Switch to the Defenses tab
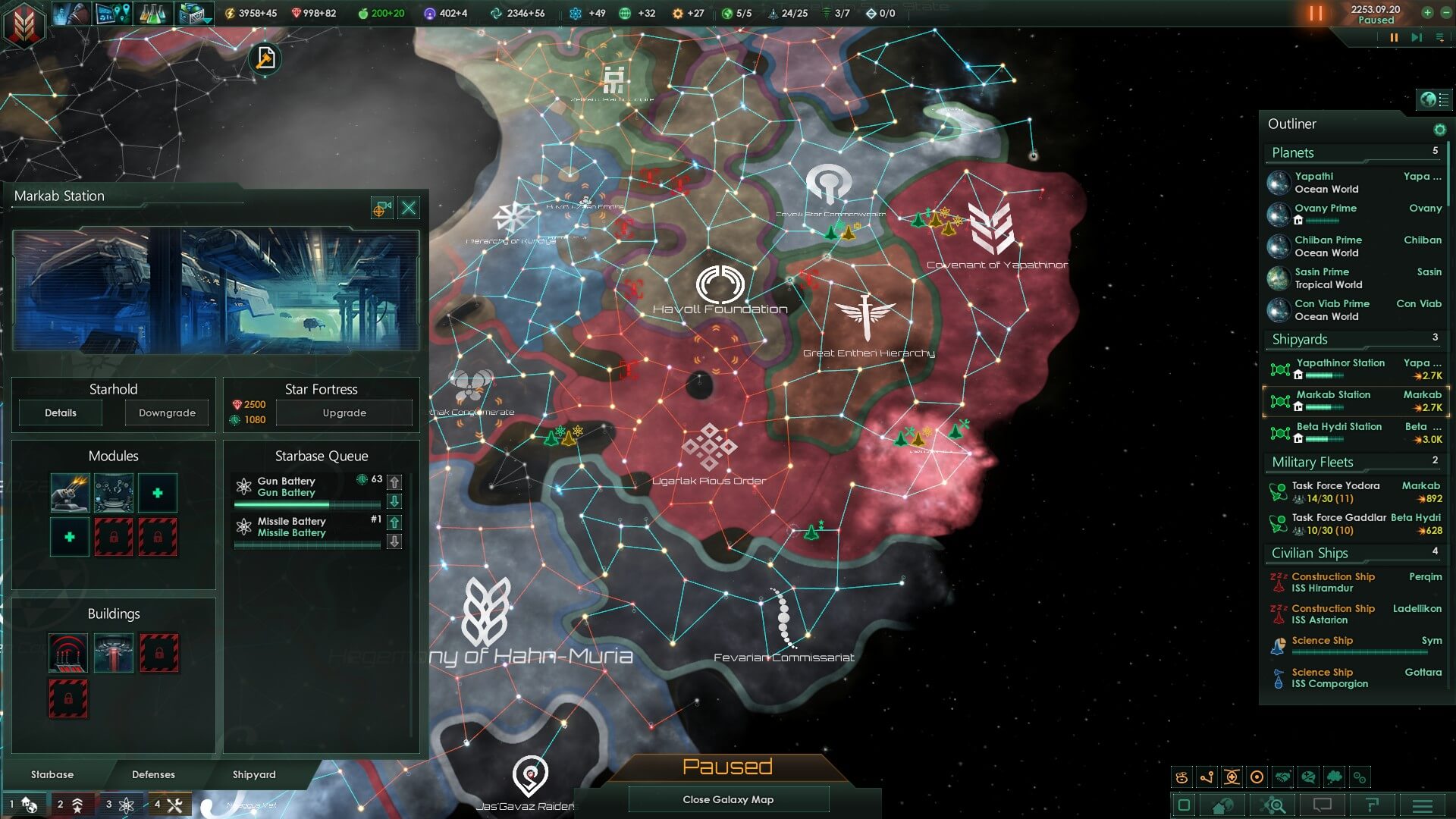Screen dimensions: 1456x819 pyautogui.click(x=153, y=774)
